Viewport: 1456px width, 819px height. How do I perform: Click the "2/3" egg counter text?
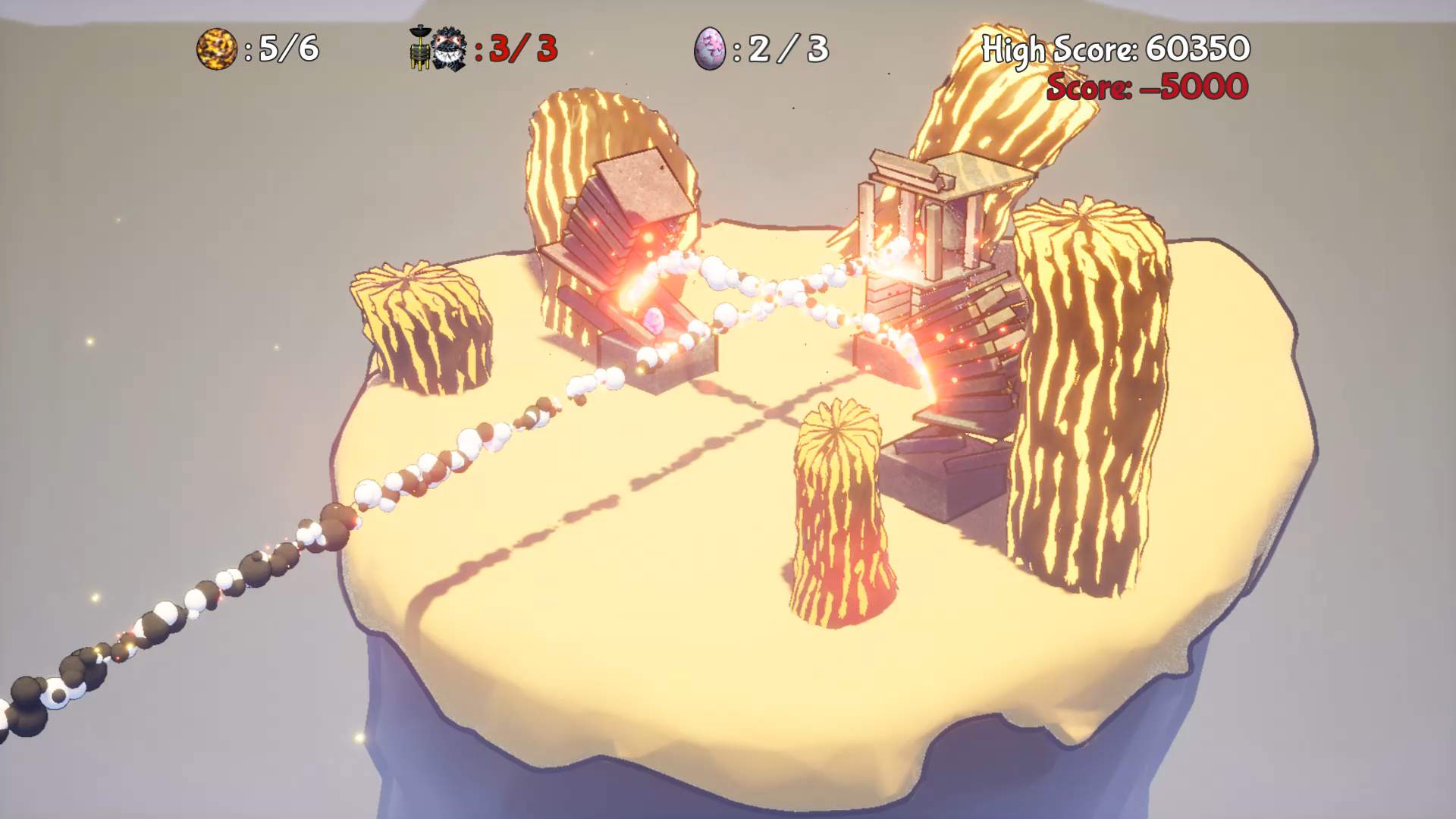pyautogui.click(x=785, y=52)
